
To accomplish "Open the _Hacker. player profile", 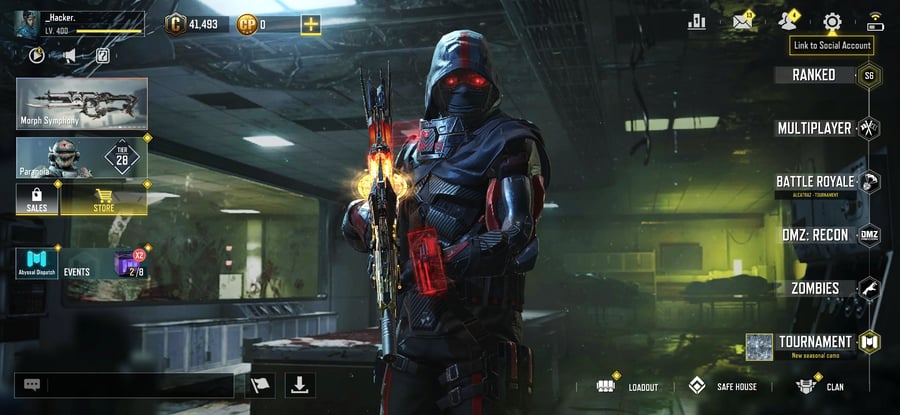I will 78,23.
